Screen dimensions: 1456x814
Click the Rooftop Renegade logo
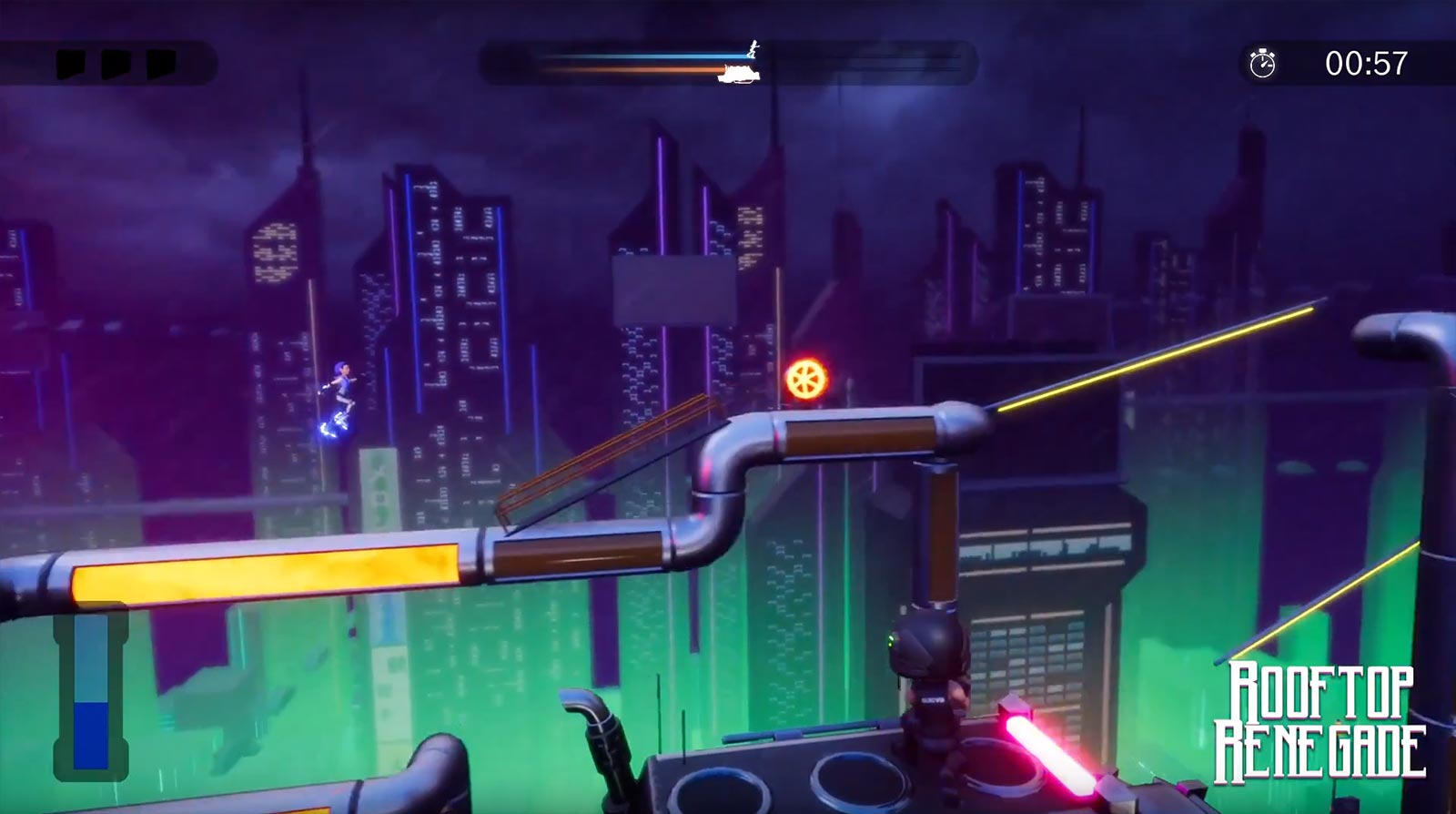1320,719
